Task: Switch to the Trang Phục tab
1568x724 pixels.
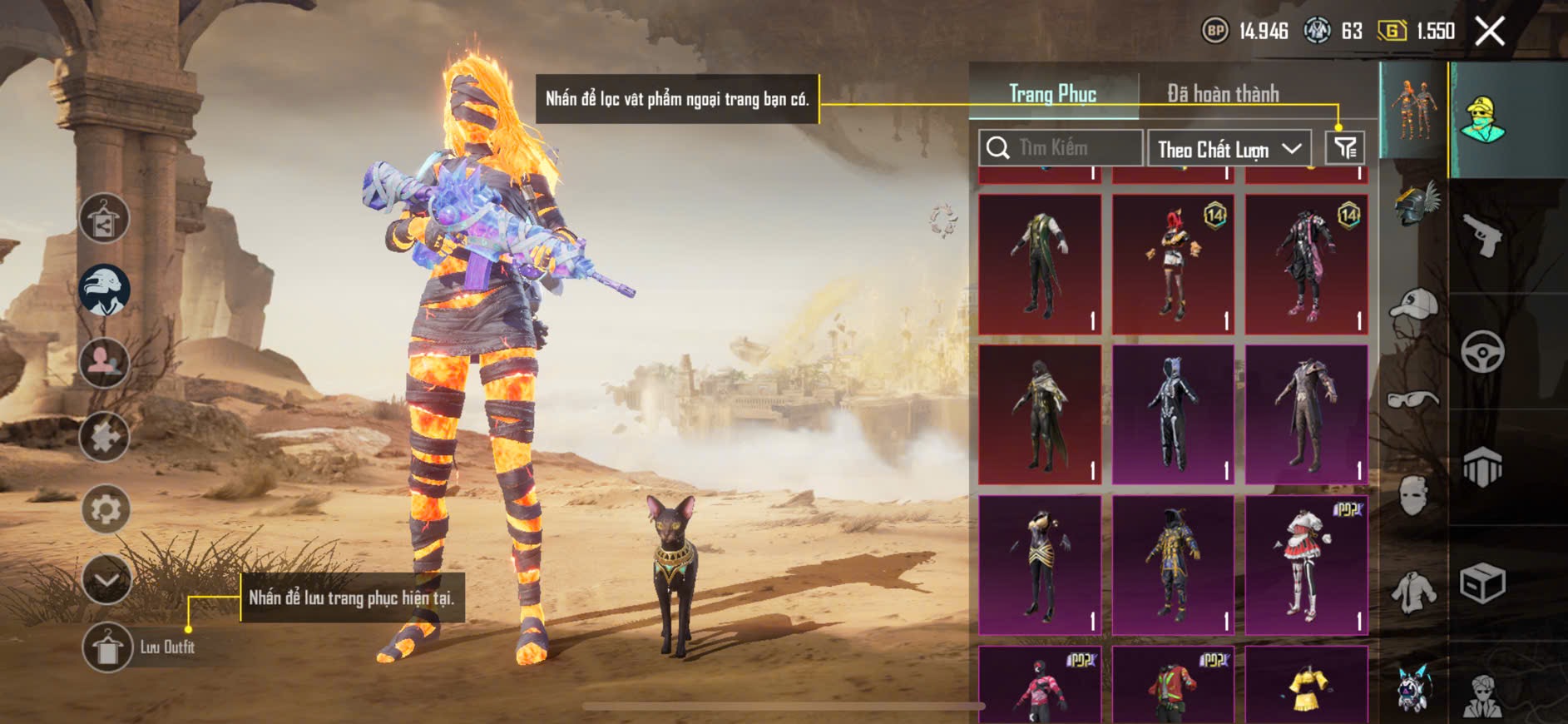Action: (1052, 94)
